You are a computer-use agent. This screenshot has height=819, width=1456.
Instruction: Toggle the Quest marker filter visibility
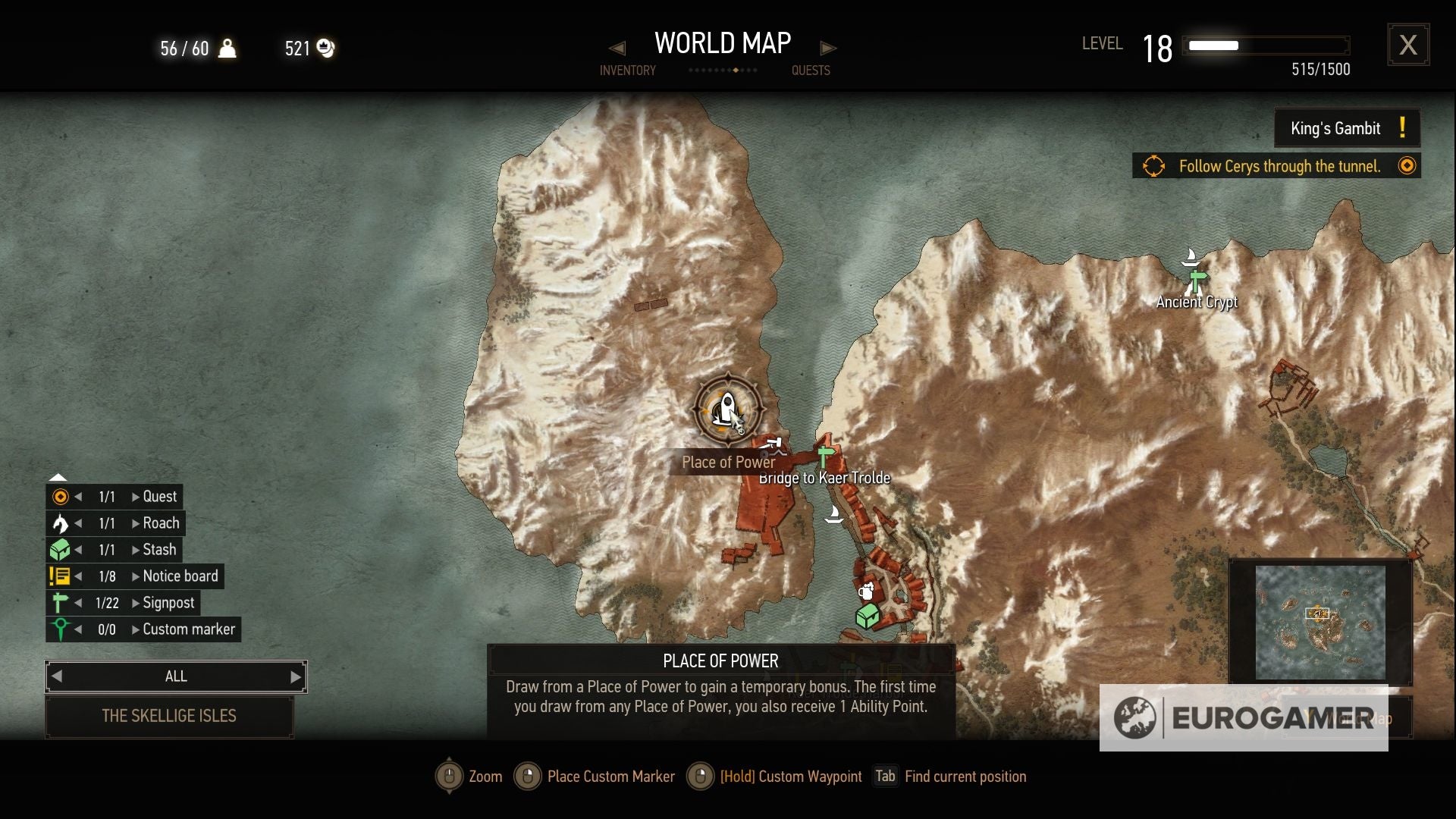pos(59,496)
